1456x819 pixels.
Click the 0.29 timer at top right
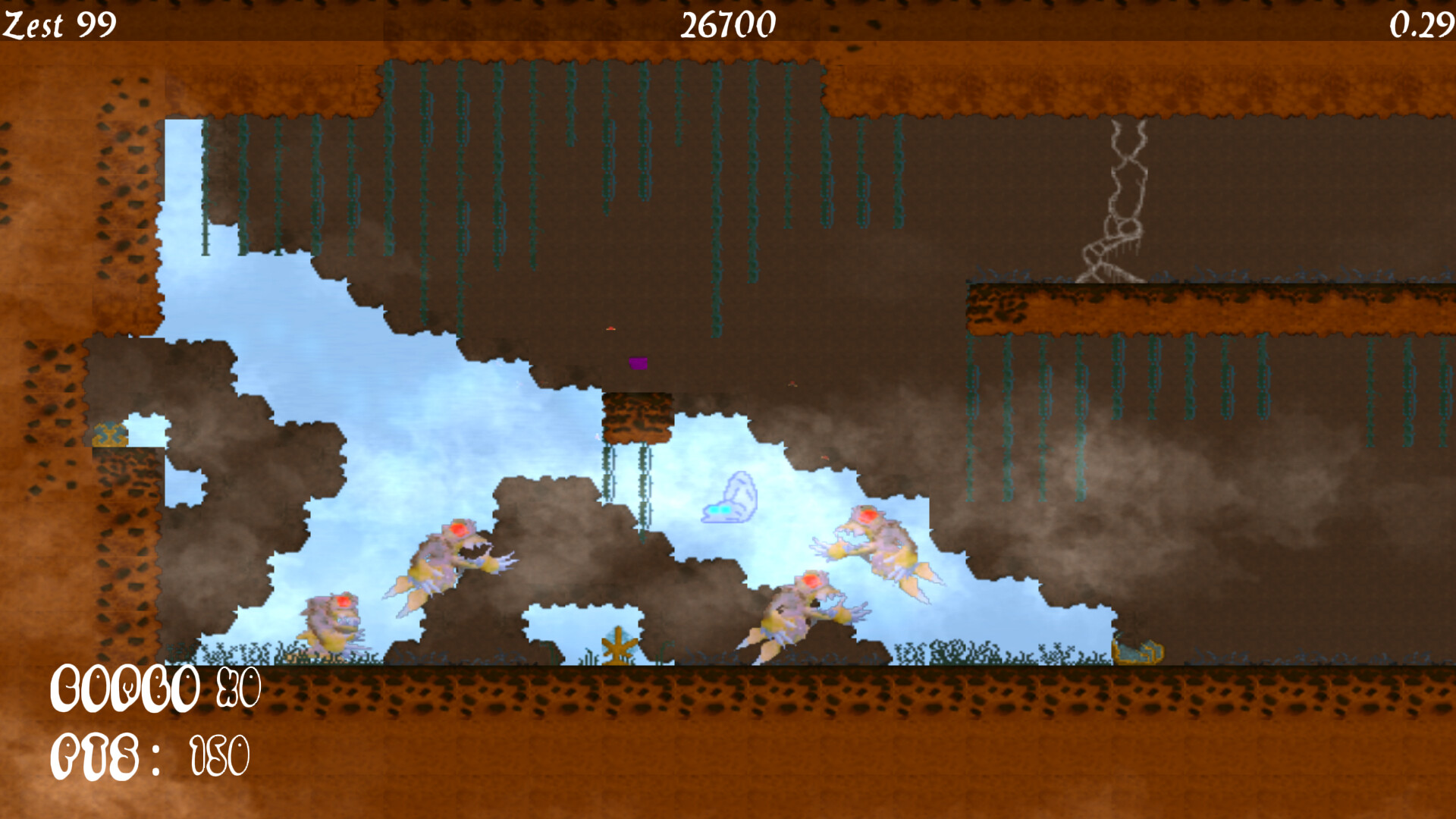tap(1424, 27)
